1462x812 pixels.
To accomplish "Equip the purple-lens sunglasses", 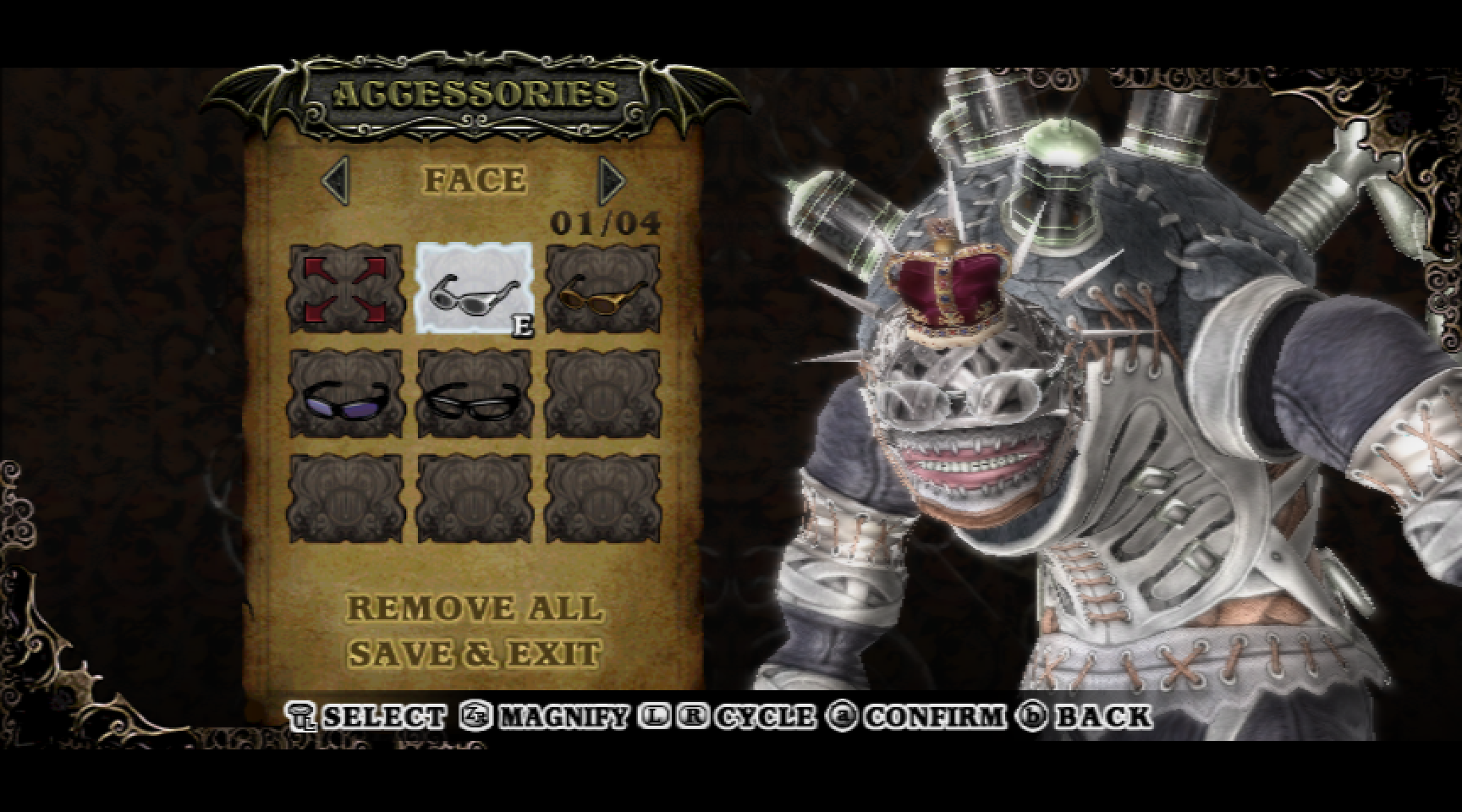I will pos(346,394).
